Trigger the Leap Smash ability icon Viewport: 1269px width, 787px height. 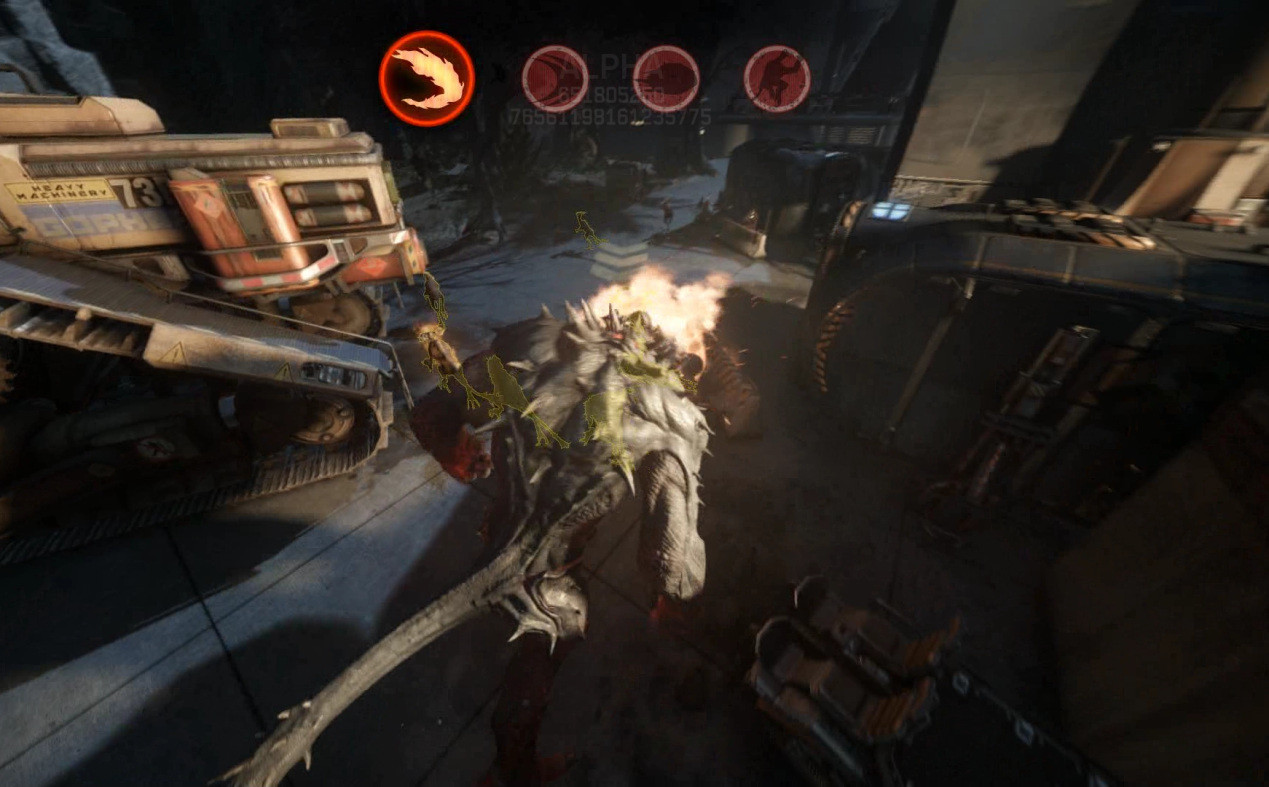(777, 78)
